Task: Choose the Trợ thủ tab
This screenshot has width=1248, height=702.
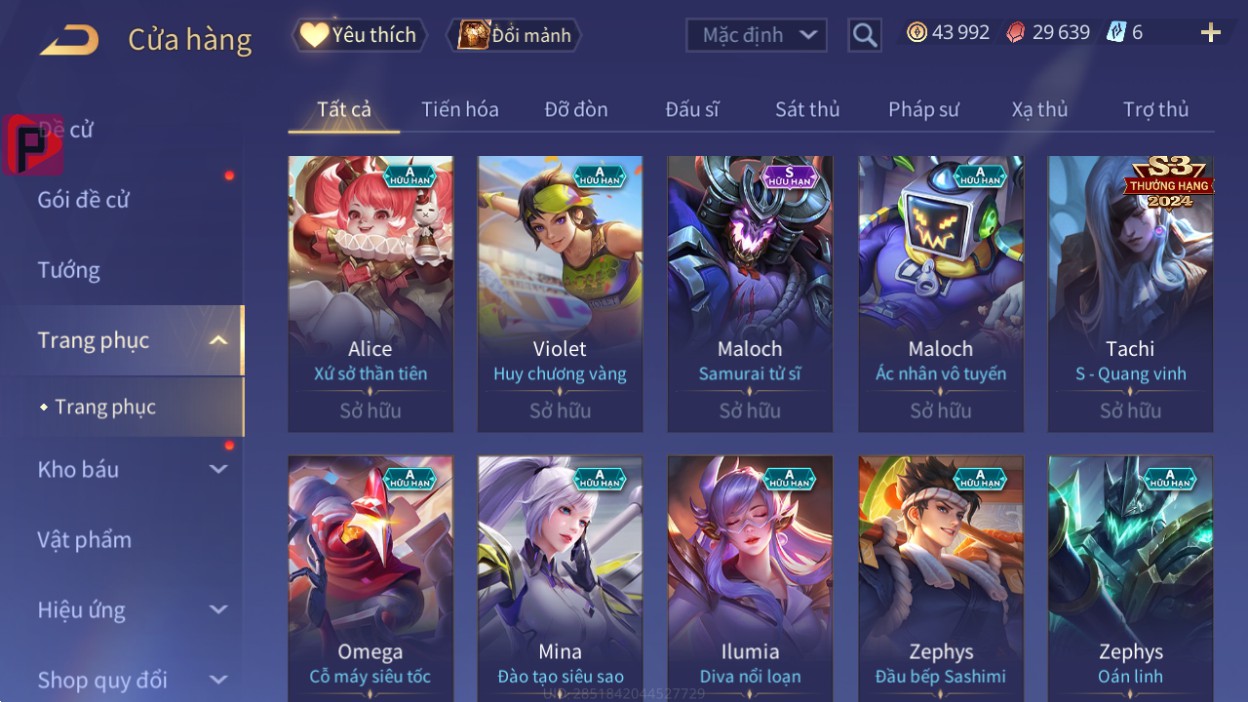Action: pyautogui.click(x=1155, y=109)
